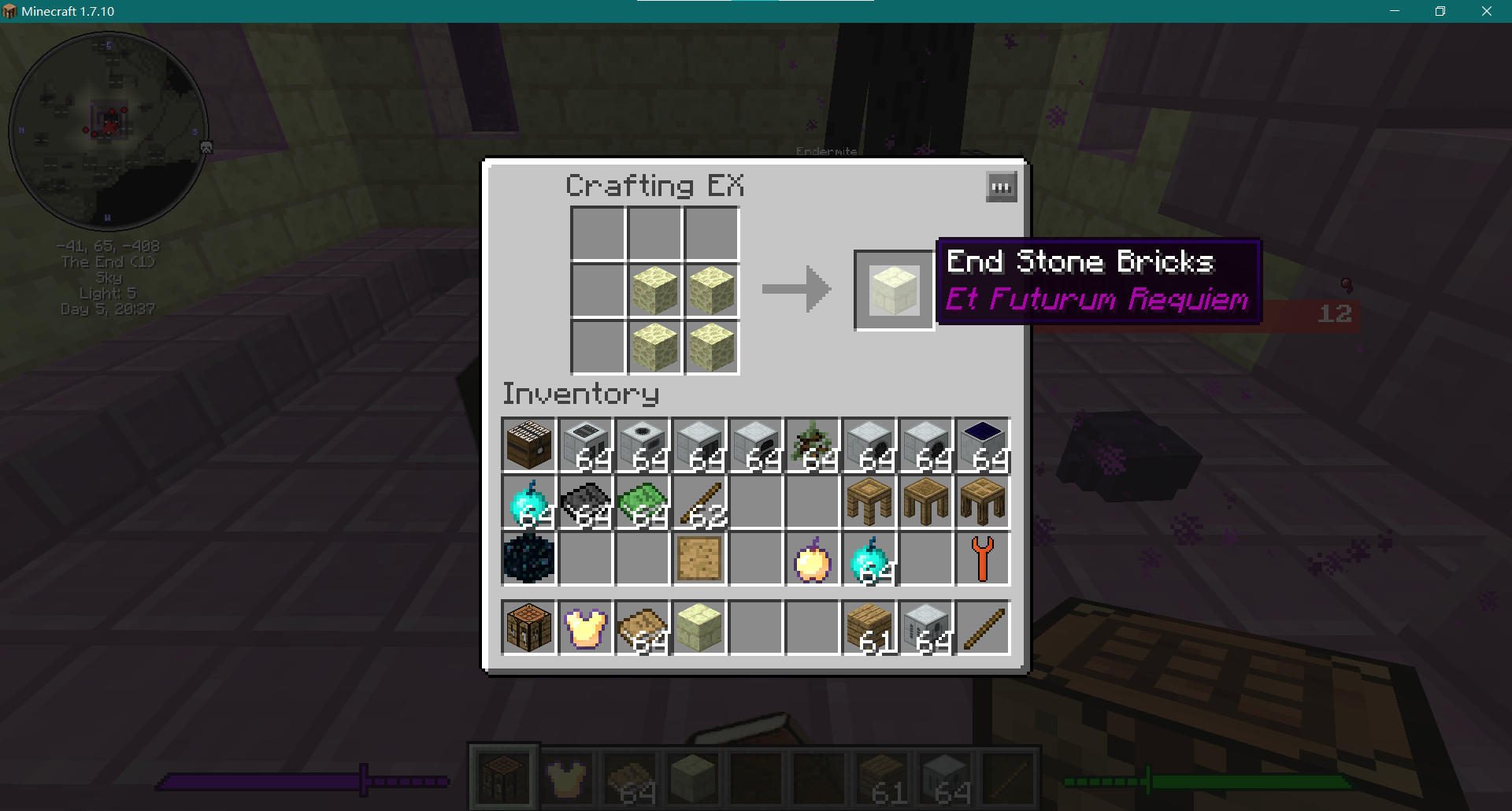Click the stack of 62 fishing rods

699,502
